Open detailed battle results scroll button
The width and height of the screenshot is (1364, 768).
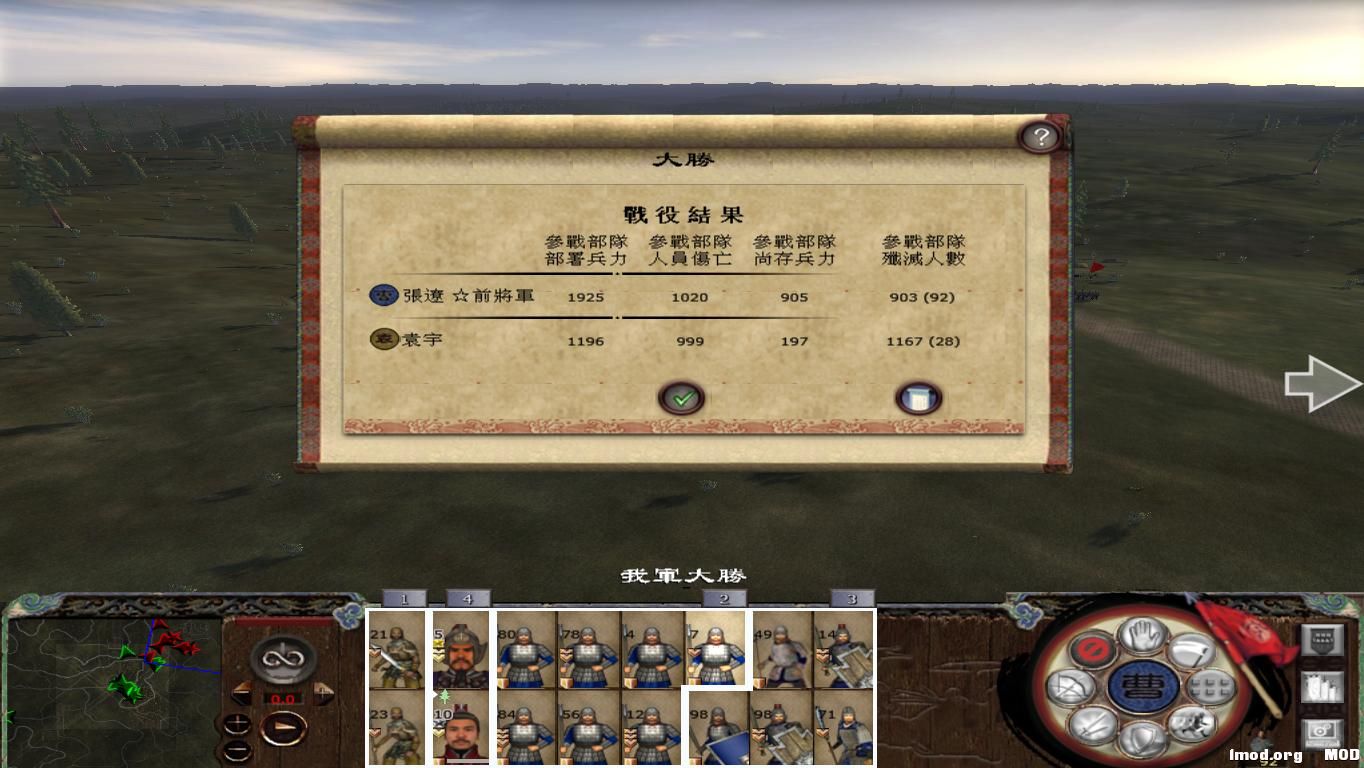[x=917, y=396]
